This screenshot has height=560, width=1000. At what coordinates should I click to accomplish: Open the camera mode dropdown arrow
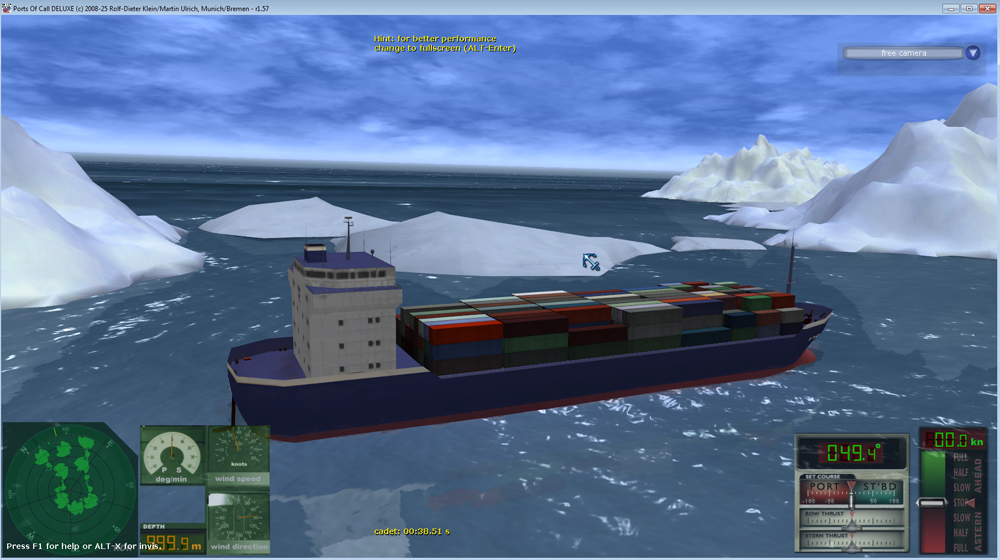click(973, 53)
